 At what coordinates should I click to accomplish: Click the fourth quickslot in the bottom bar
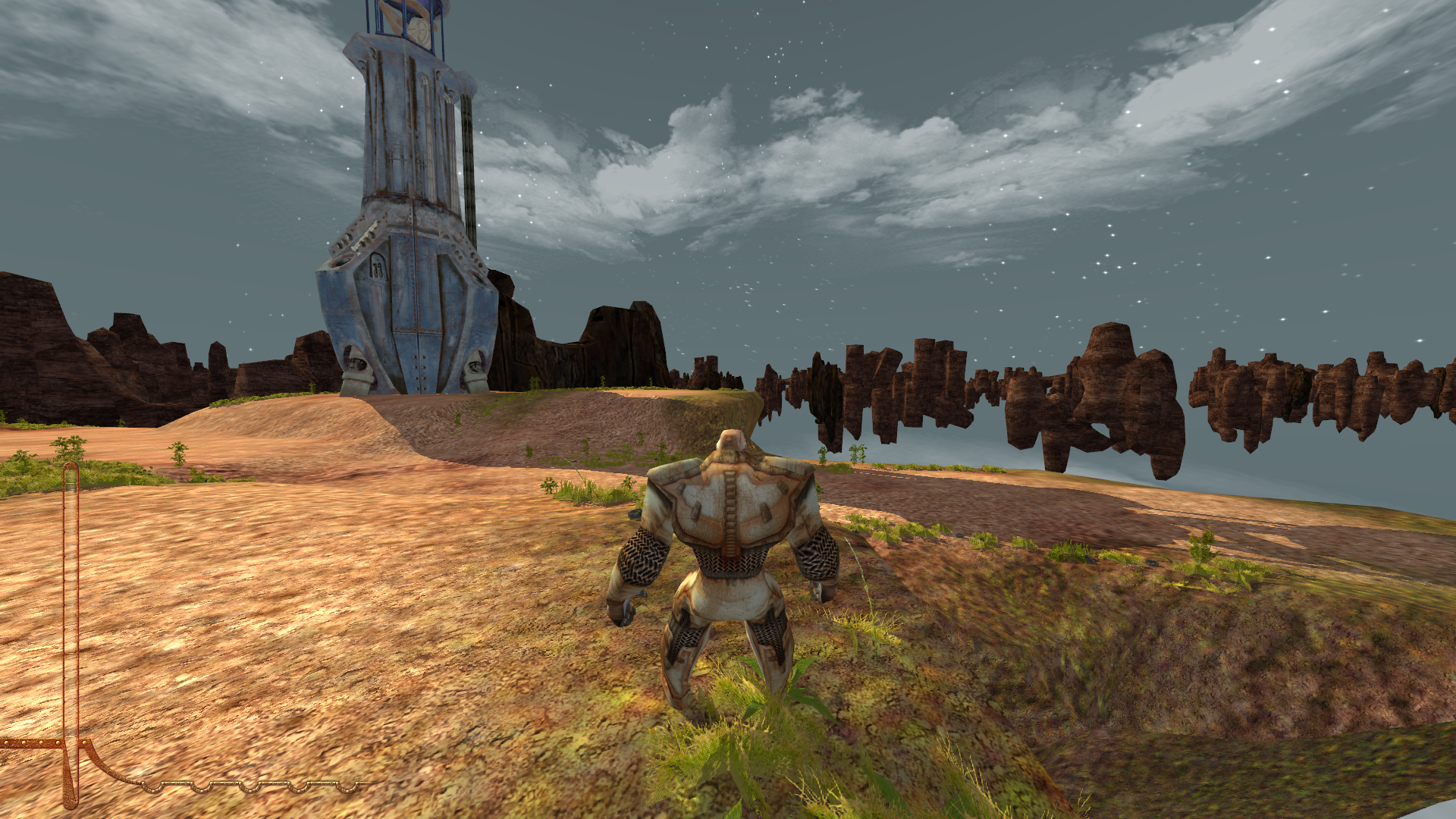(x=298, y=787)
